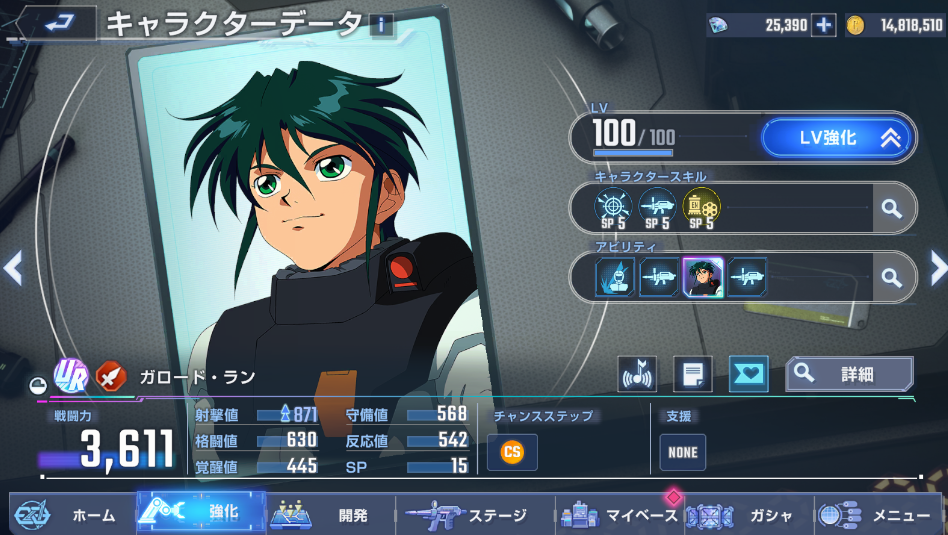Inspect character skills with the magnifier button
This screenshot has height=535, width=948.
(891, 209)
